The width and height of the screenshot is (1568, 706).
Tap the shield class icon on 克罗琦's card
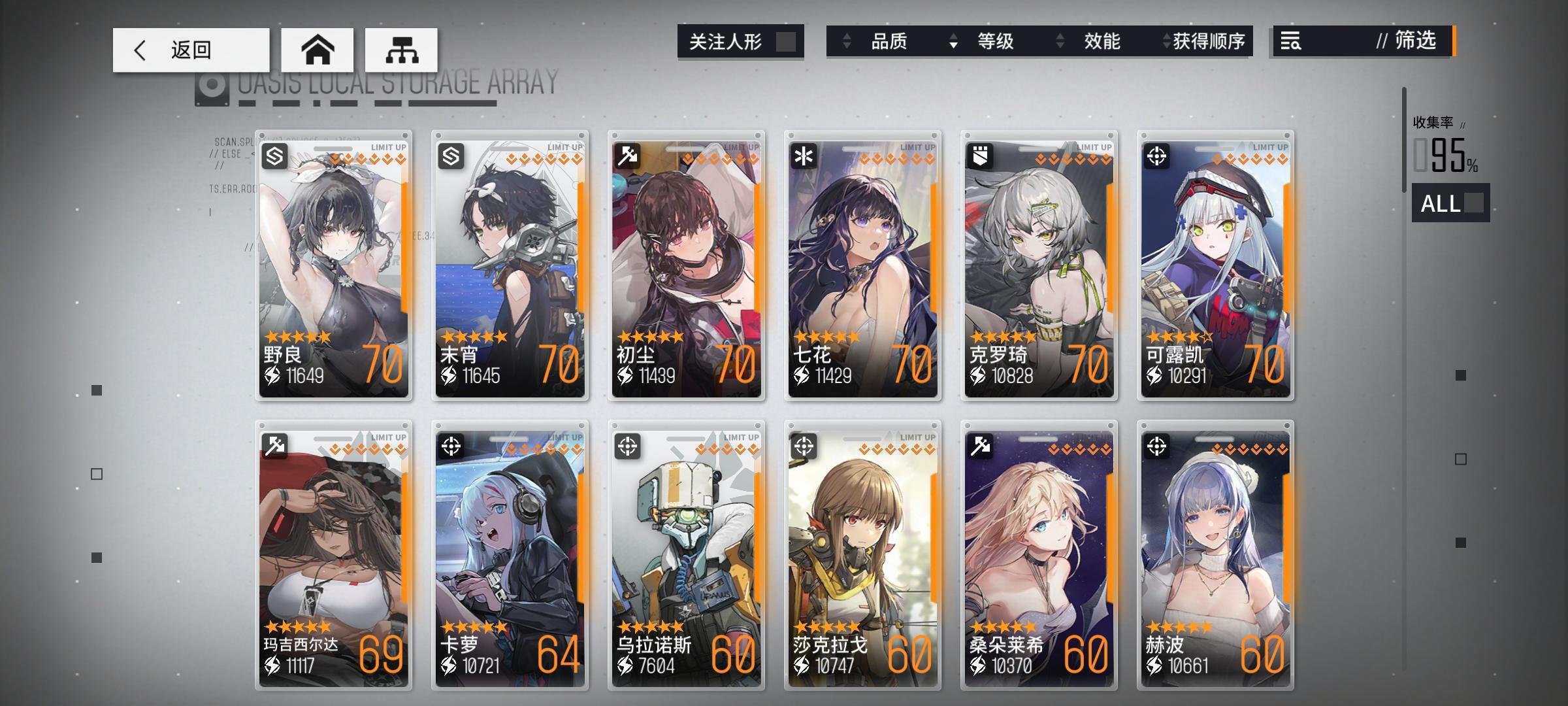tap(979, 156)
